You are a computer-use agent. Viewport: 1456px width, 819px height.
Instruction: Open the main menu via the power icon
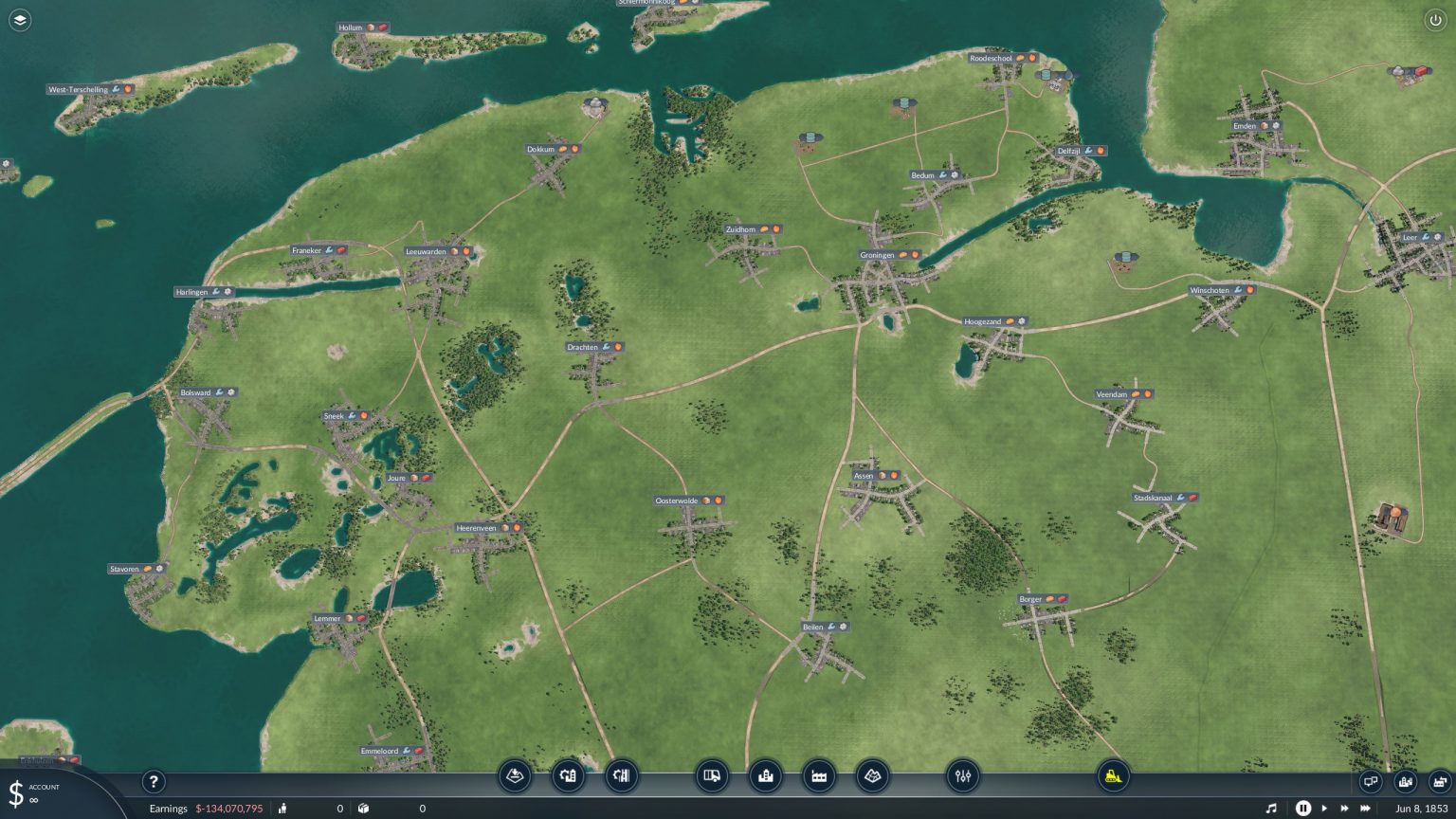coord(1437,19)
